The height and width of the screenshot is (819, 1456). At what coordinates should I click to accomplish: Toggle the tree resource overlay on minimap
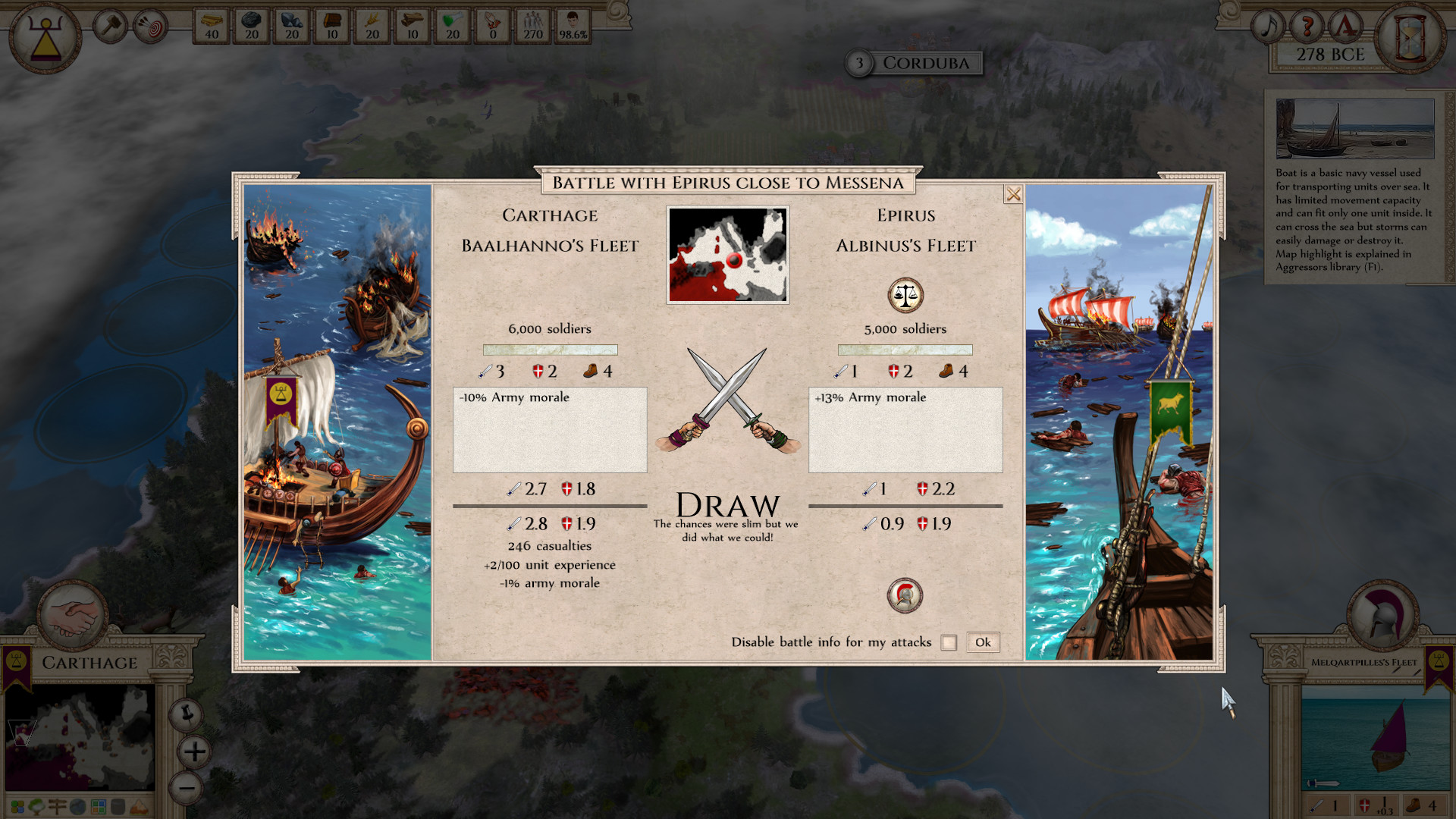(x=36, y=806)
